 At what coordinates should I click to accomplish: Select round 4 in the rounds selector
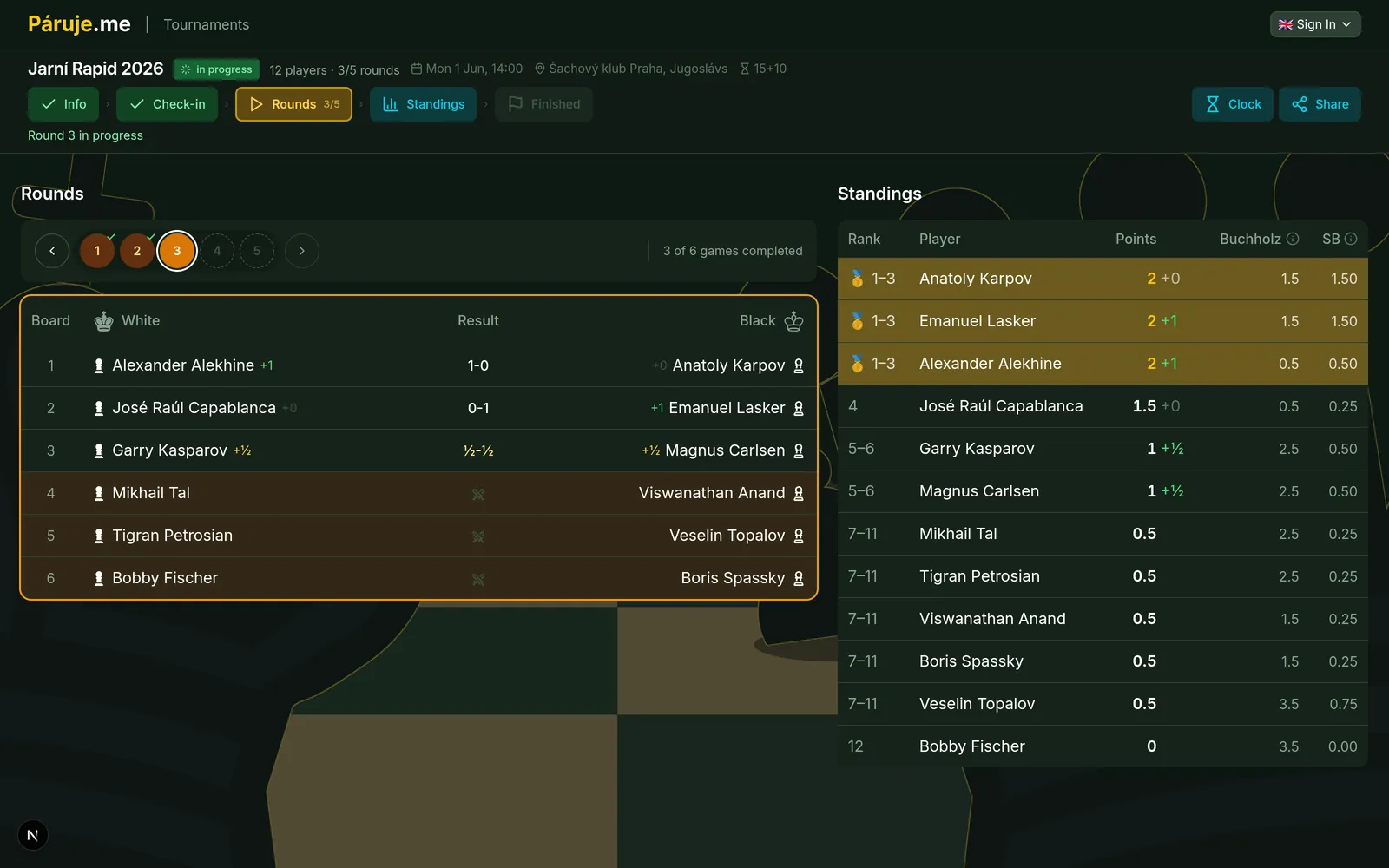(x=217, y=250)
